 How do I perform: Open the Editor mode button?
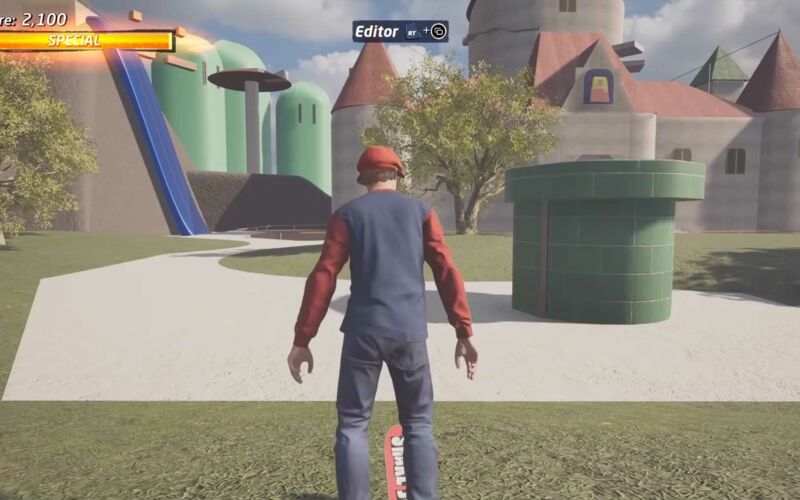pos(399,31)
